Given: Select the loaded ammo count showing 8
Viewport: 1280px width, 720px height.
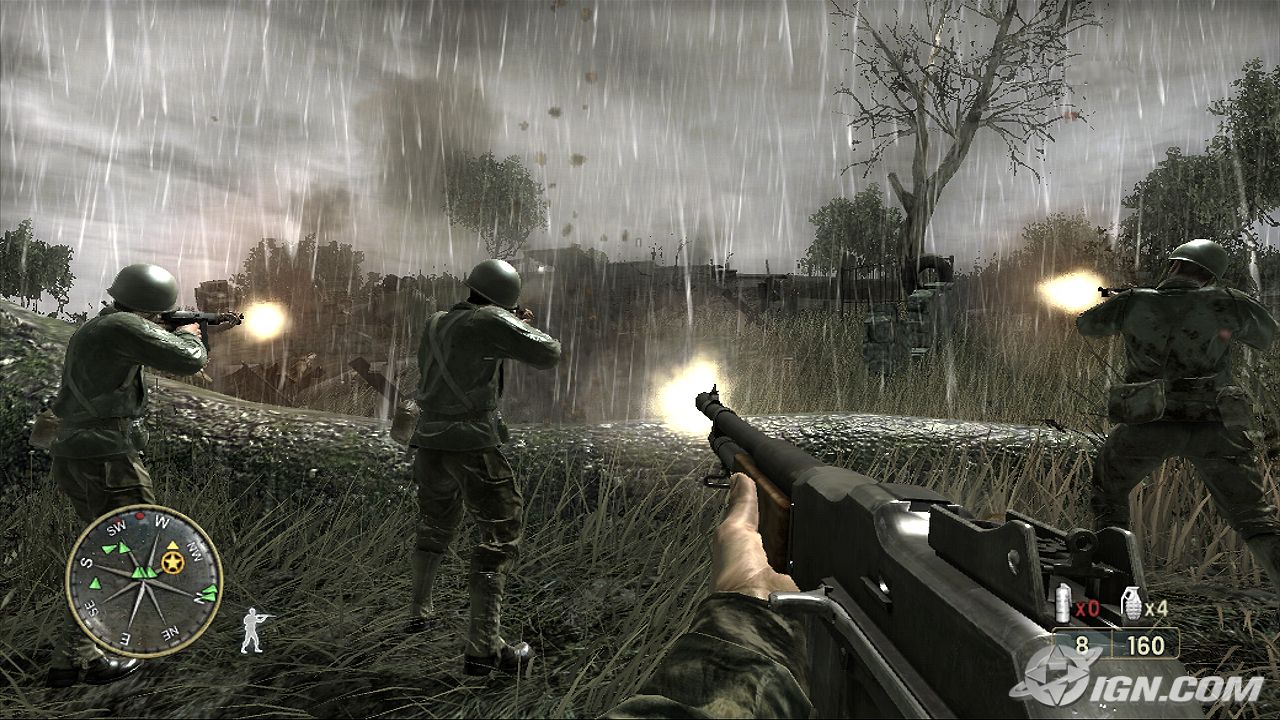Looking at the screenshot, I should click(1081, 645).
